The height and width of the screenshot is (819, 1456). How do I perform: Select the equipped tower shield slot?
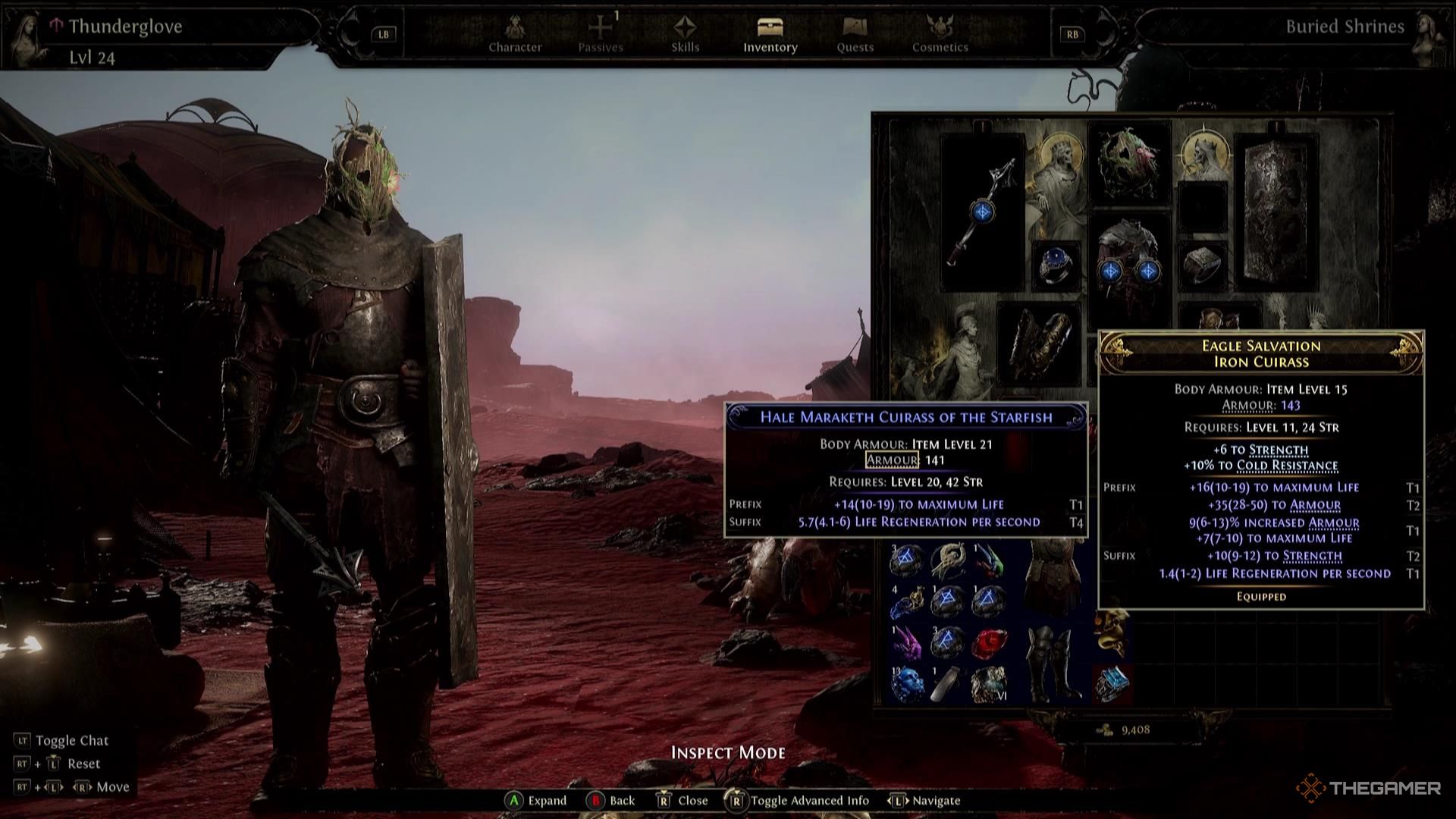pyautogui.click(x=1276, y=212)
